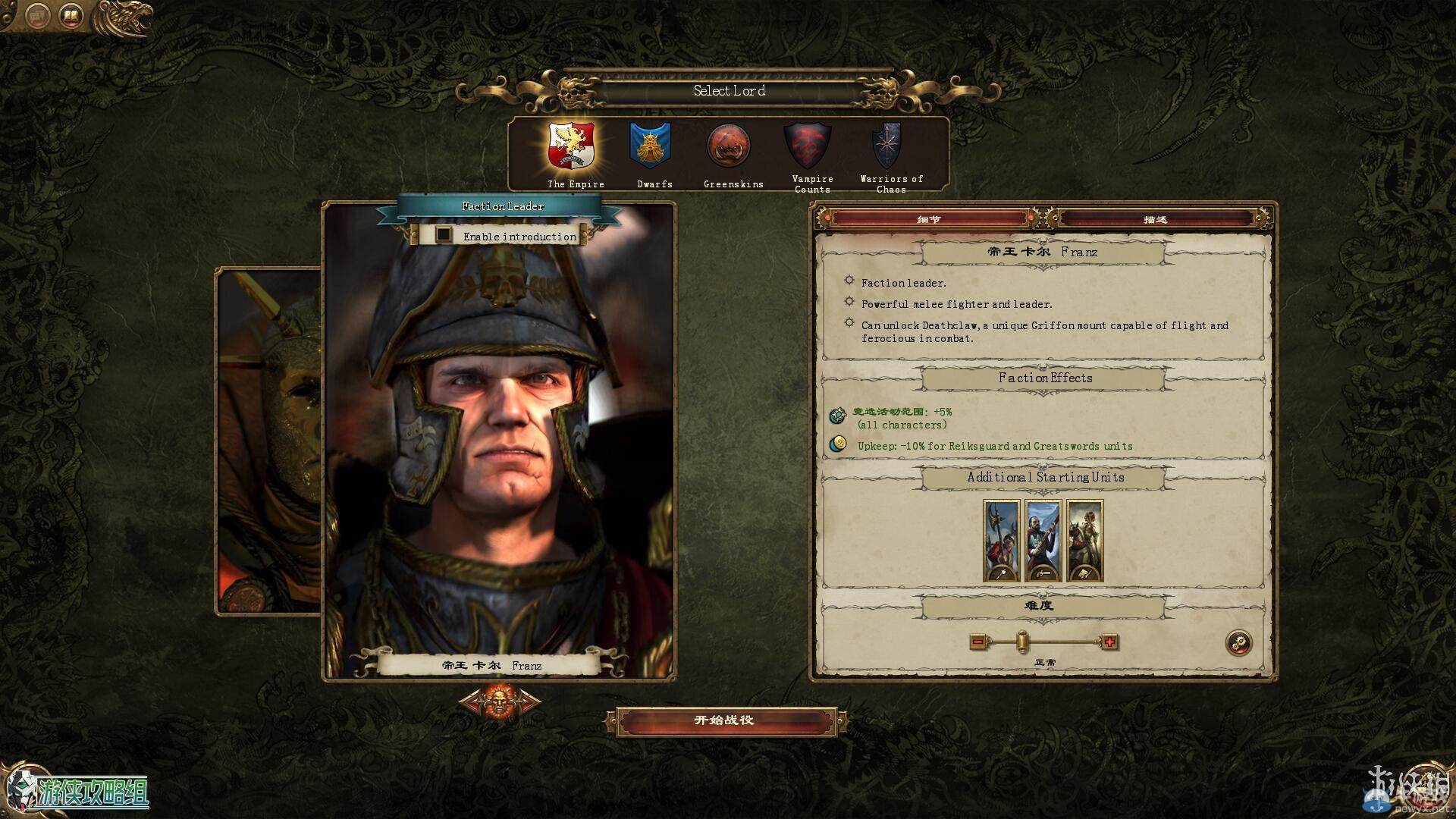Switch to the 细节 details tab
Viewport: 1456px width, 819px height.
[929, 219]
